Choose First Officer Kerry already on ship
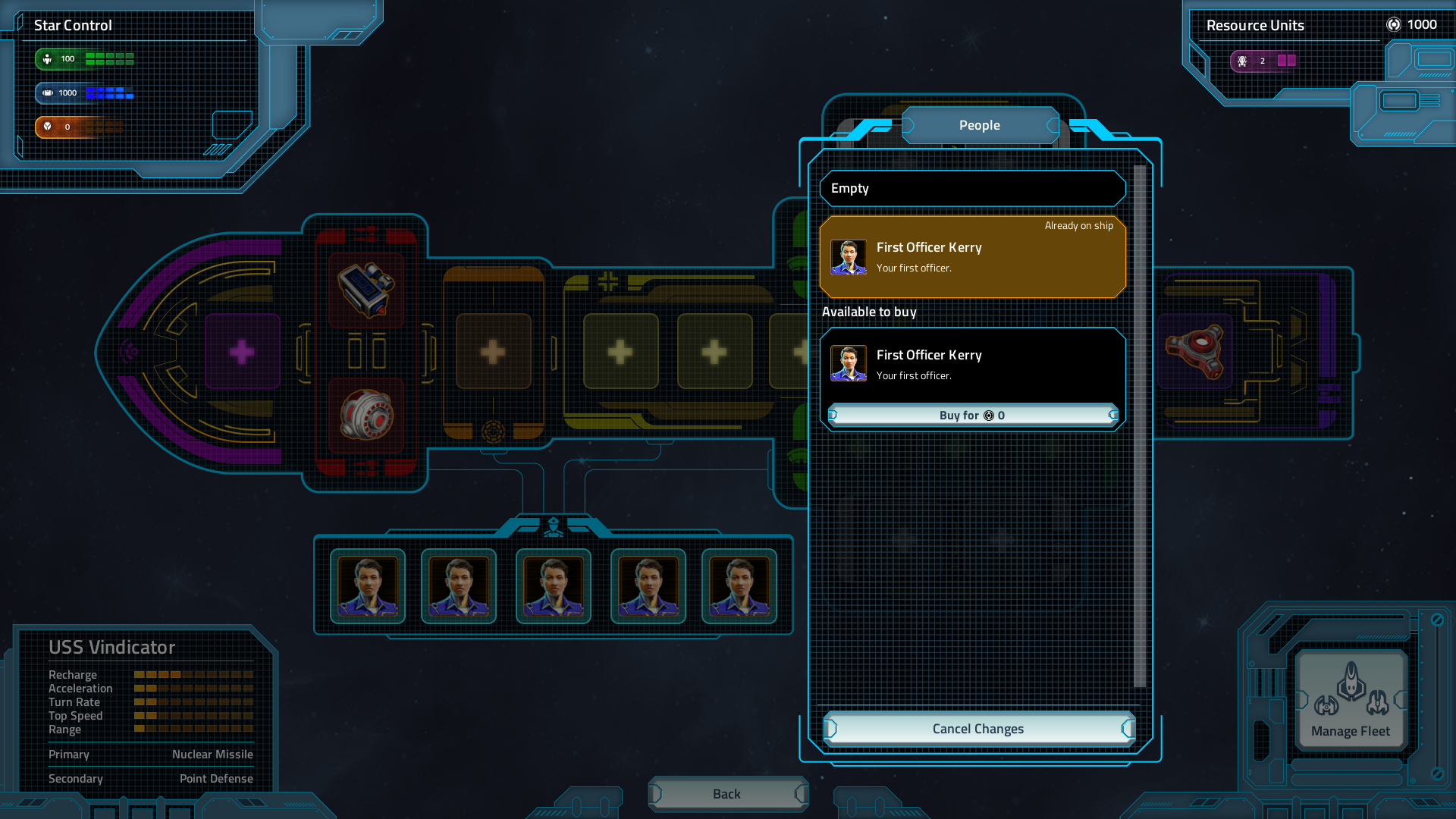Screen dimensions: 1456x819 point(972,257)
